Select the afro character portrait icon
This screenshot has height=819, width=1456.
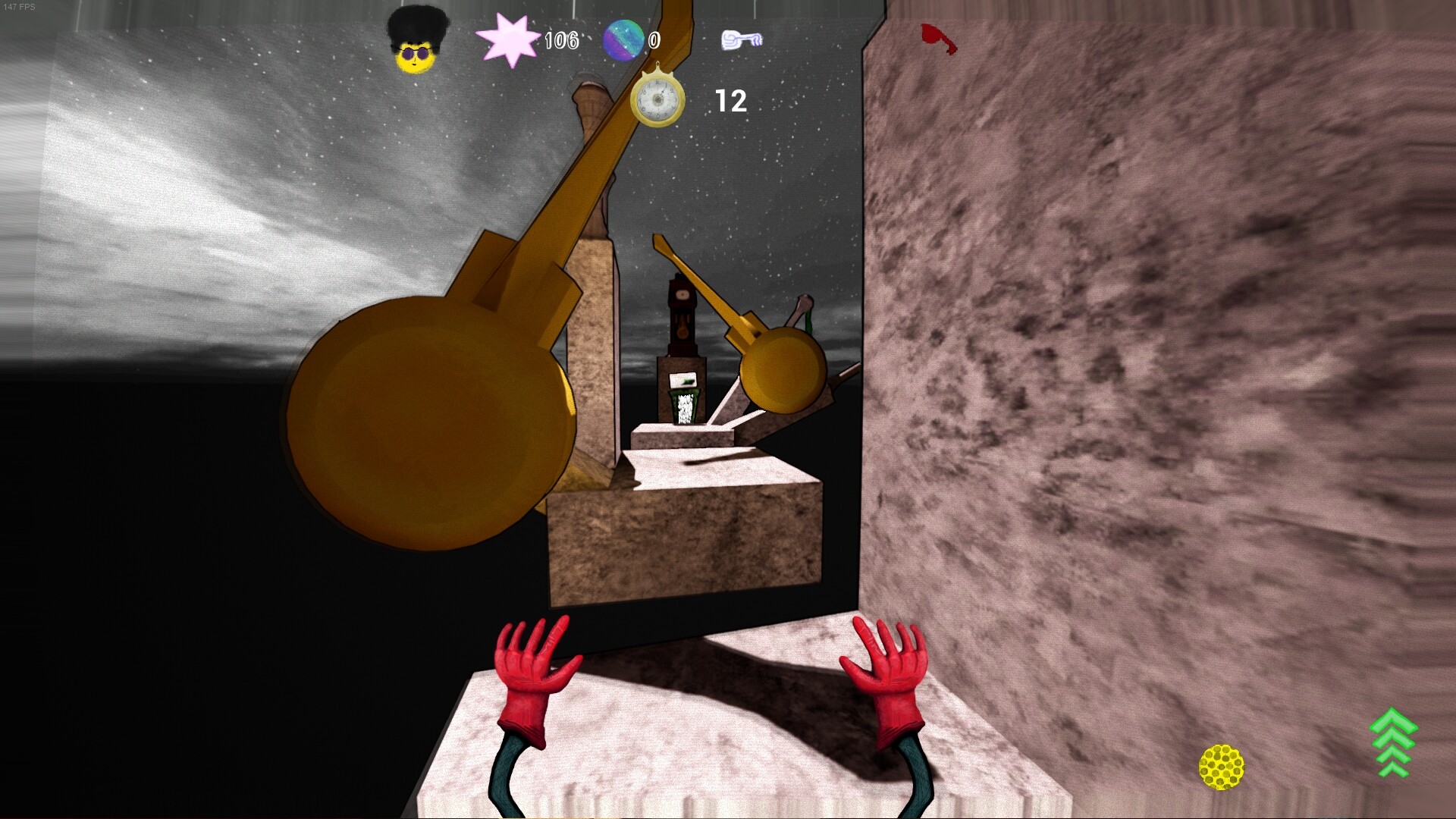[x=418, y=42]
